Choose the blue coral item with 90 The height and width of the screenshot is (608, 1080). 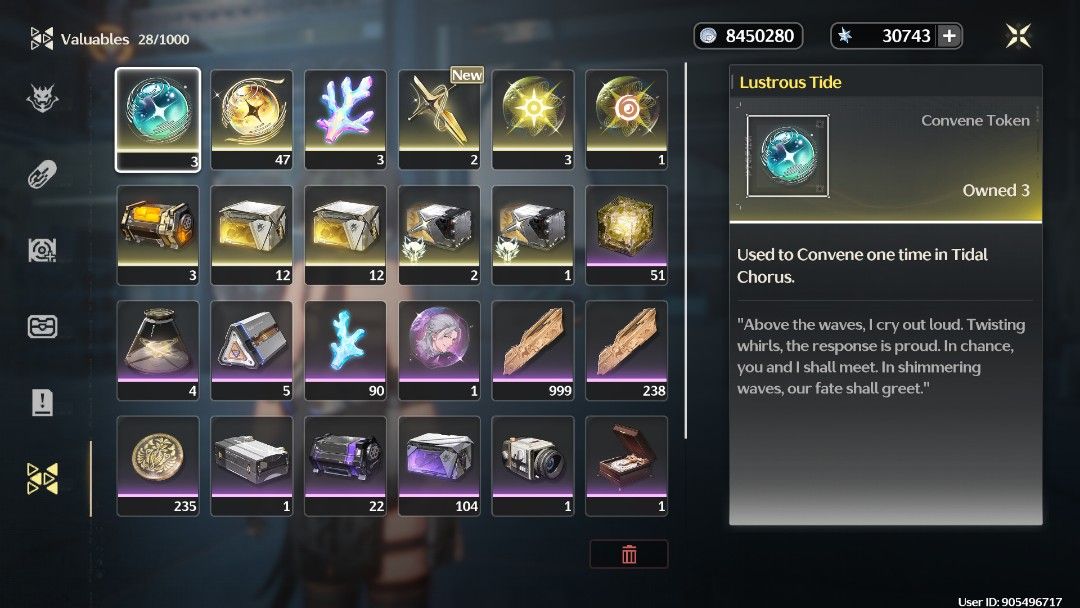click(346, 350)
